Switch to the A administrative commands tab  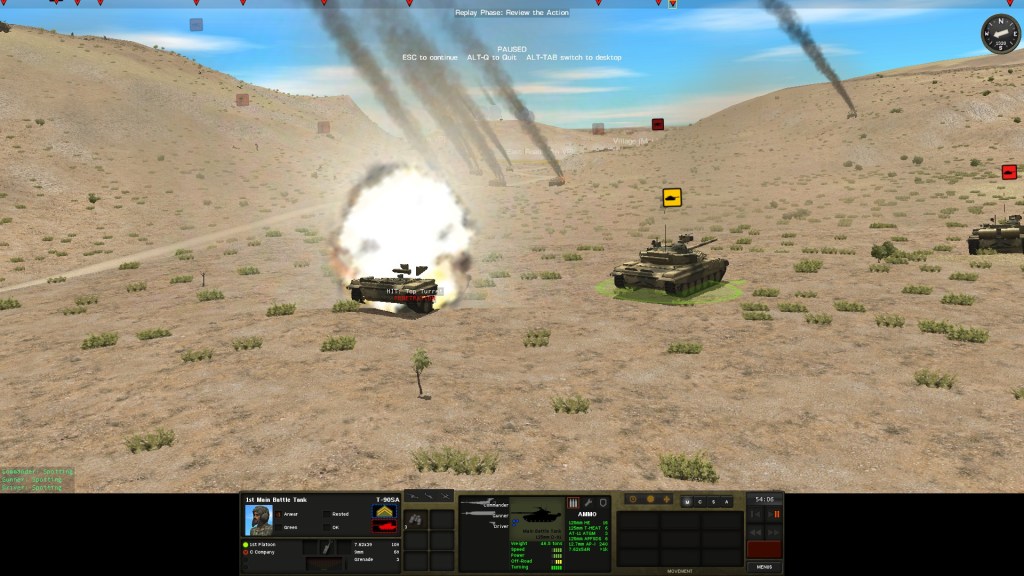pos(726,501)
